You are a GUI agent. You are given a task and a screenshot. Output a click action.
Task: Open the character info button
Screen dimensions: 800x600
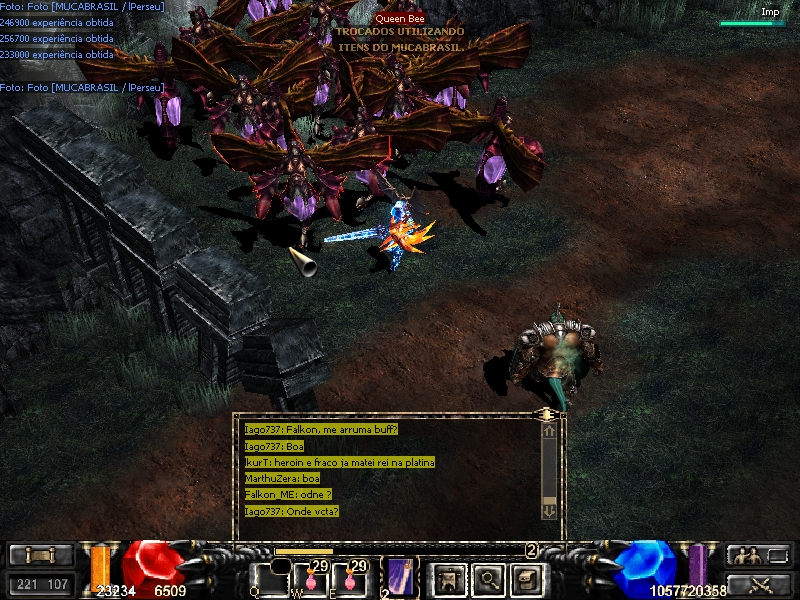[x=449, y=579]
